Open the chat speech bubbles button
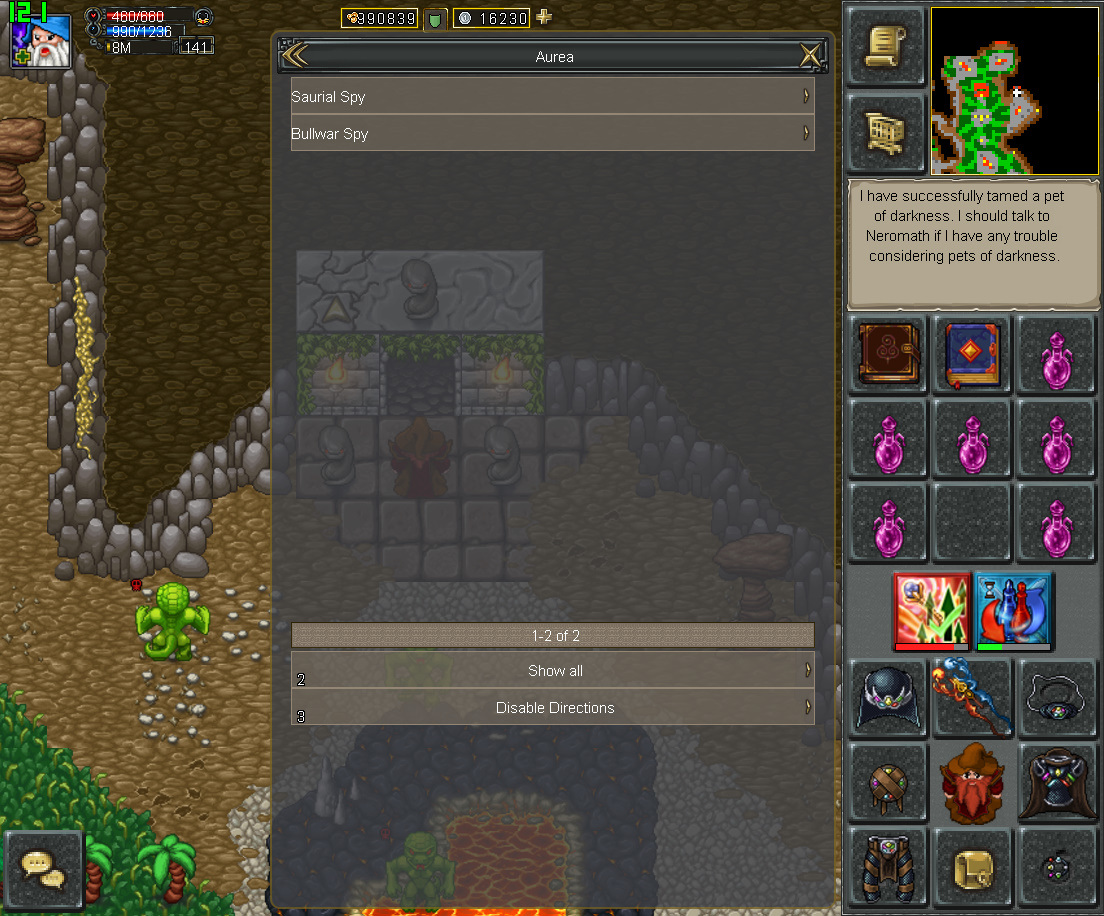1104x916 pixels. (43, 870)
